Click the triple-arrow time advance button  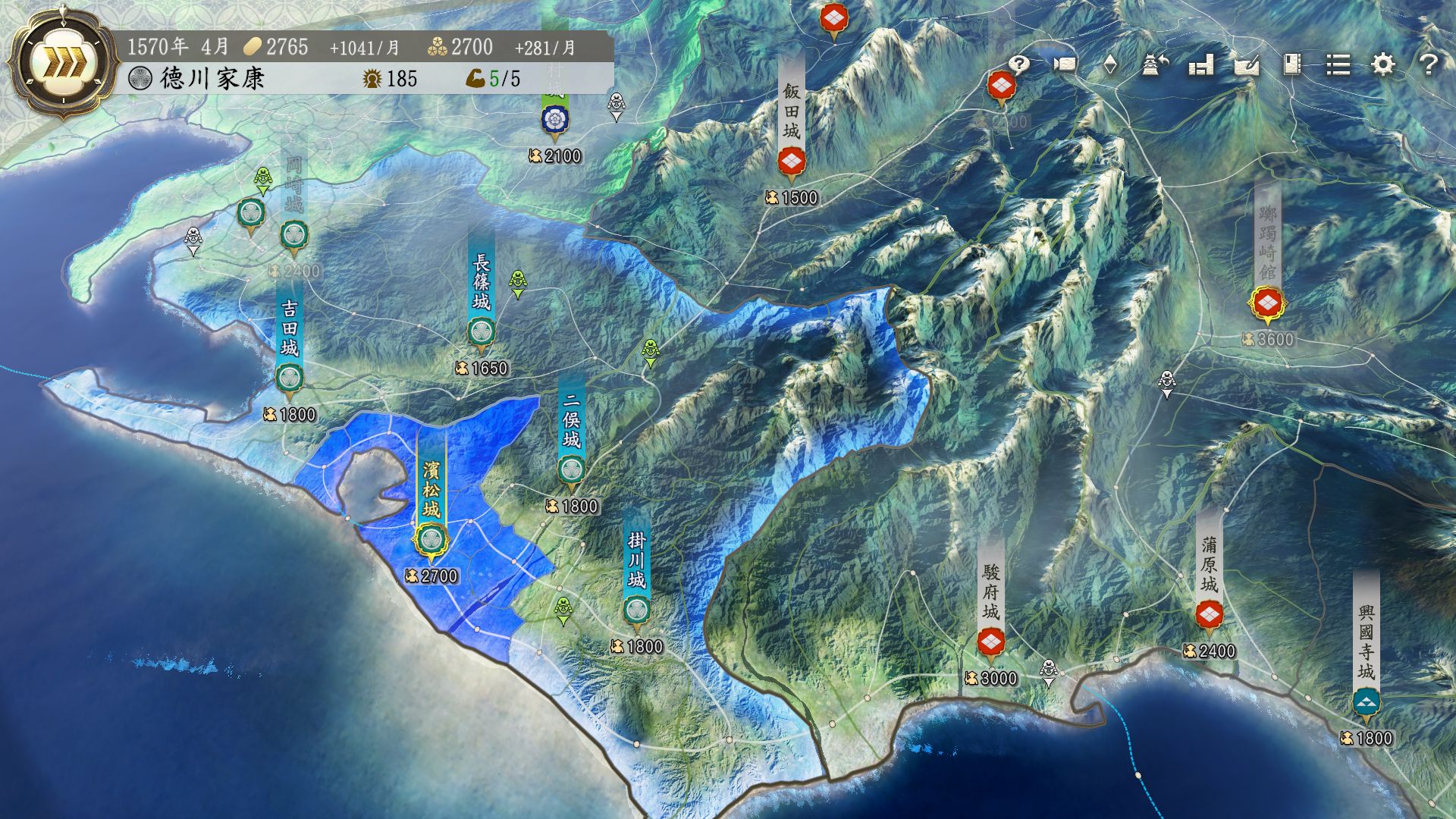tap(53, 64)
